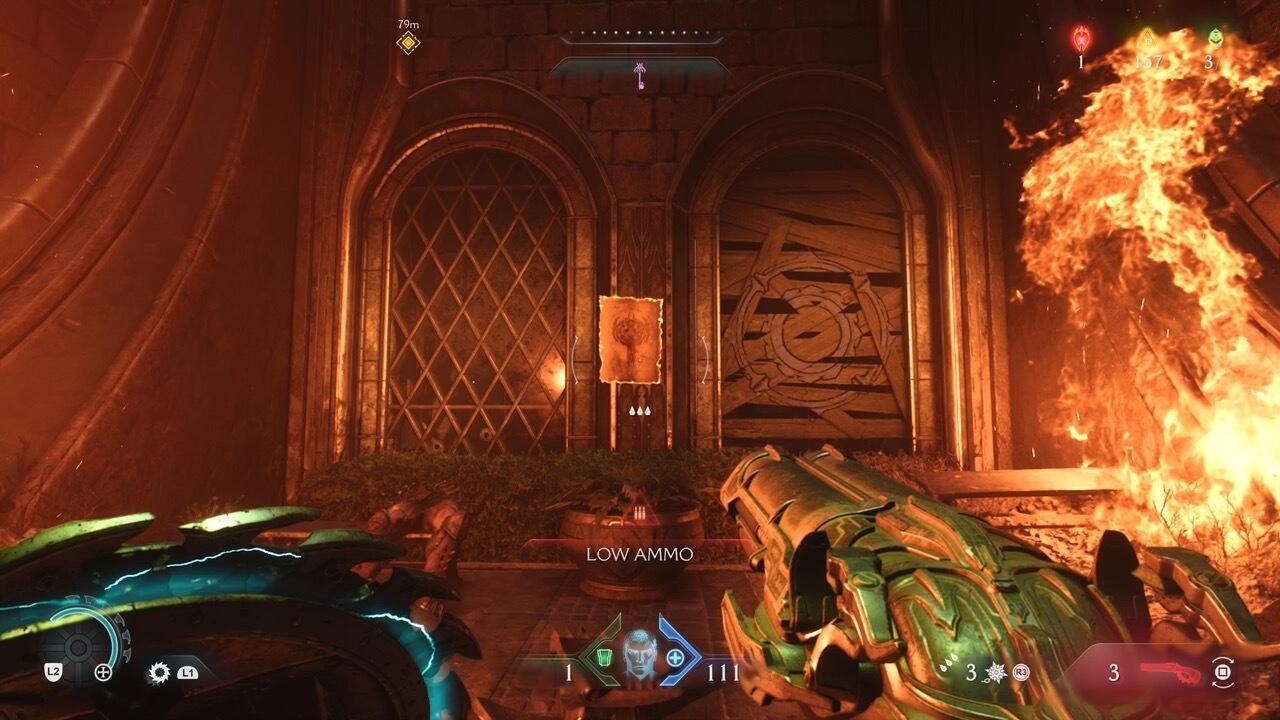Select the red soul heart icon
Screen dimensions: 1280x720
(x=1080, y=38)
